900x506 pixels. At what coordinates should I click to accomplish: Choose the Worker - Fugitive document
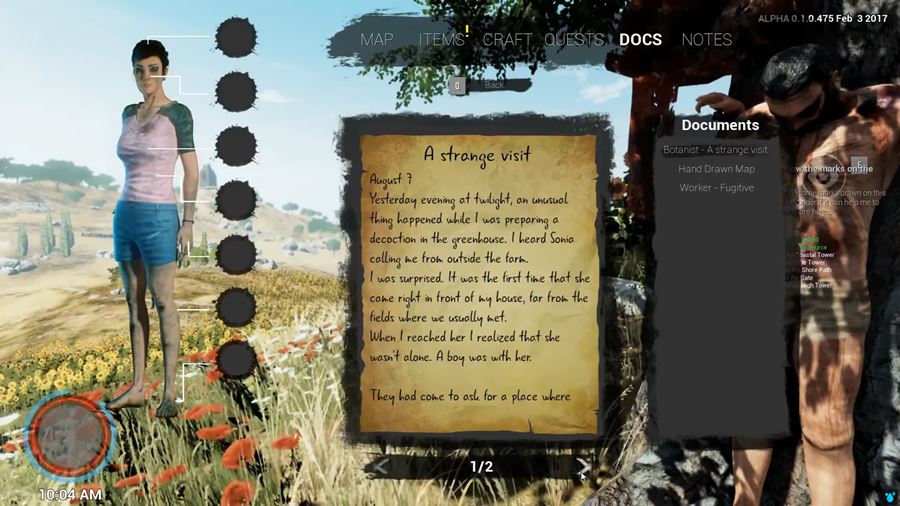pyautogui.click(x=716, y=188)
